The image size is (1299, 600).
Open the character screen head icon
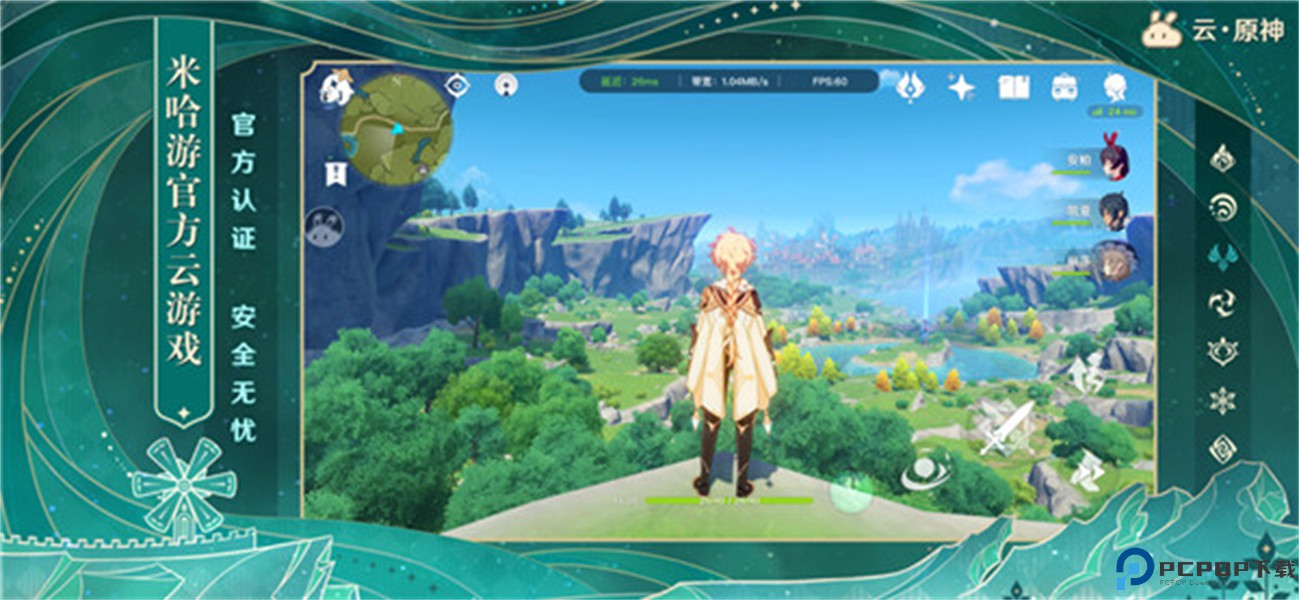click(1115, 86)
